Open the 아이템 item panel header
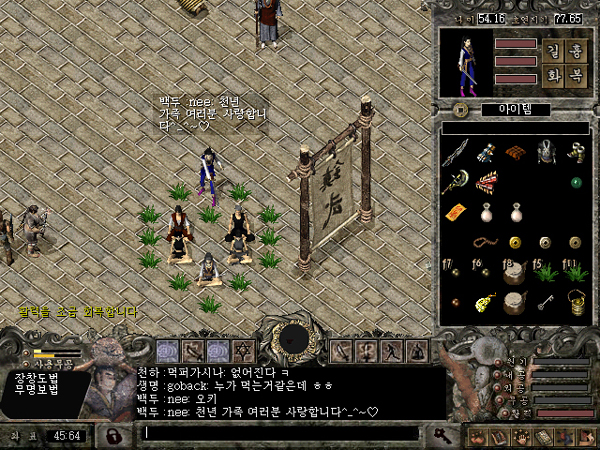The height and width of the screenshot is (450, 600). point(515,109)
